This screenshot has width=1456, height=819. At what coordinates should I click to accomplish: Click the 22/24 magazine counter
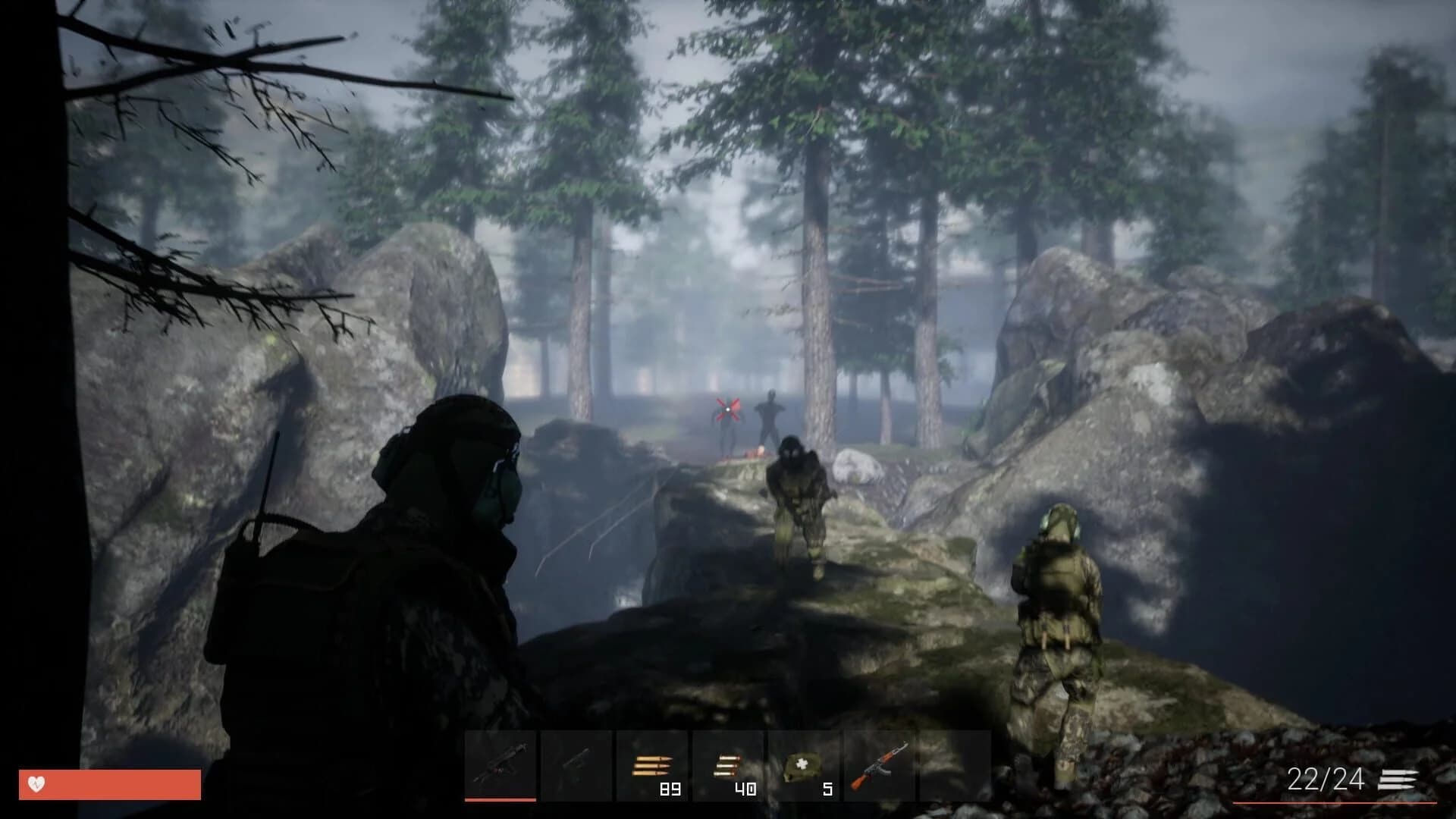[x=1325, y=779]
